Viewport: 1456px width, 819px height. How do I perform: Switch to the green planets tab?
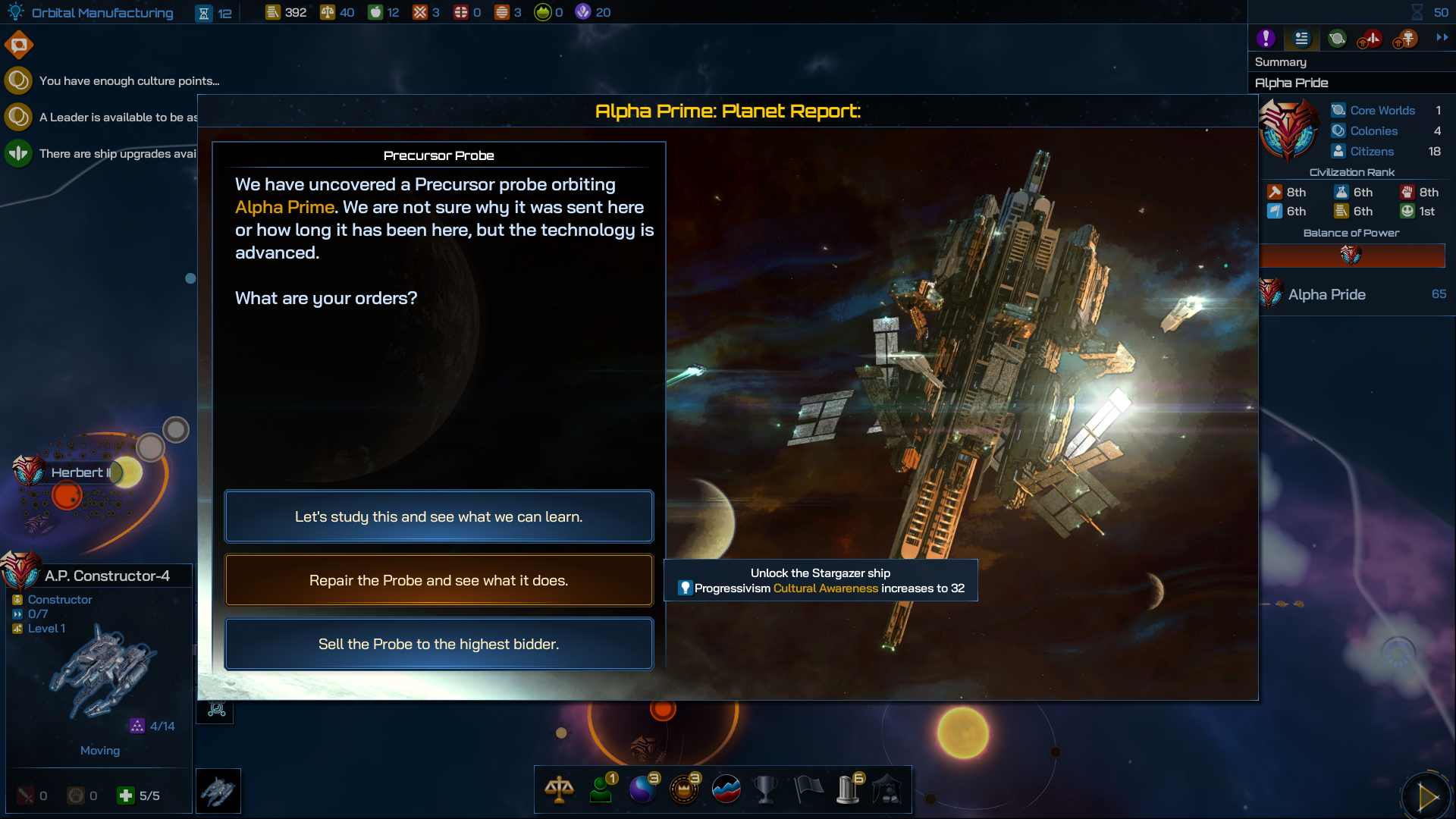(1337, 38)
